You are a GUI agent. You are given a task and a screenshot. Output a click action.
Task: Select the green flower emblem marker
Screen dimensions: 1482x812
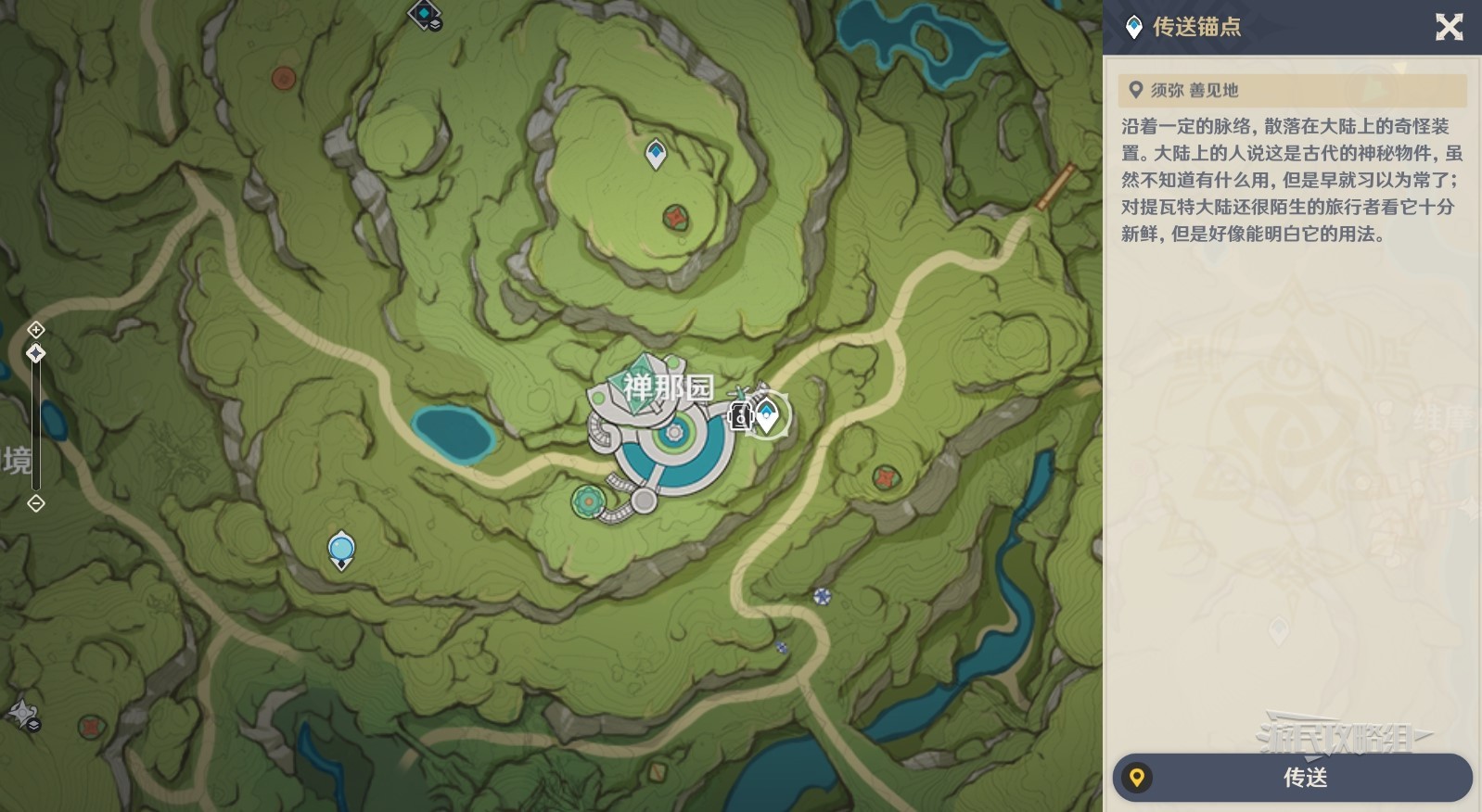587,501
